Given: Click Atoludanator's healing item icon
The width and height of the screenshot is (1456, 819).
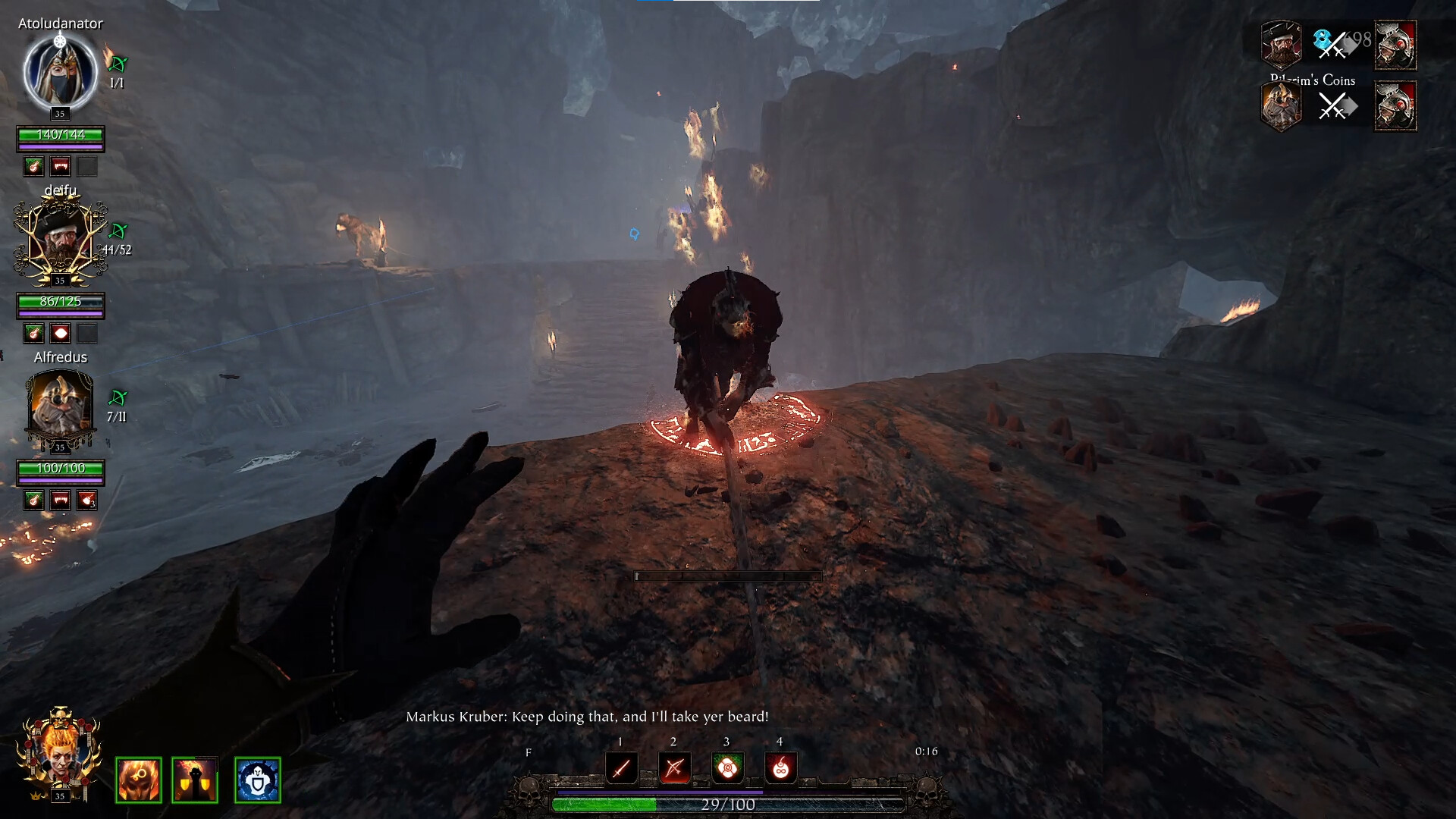Looking at the screenshot, I should tap(33, 166).
